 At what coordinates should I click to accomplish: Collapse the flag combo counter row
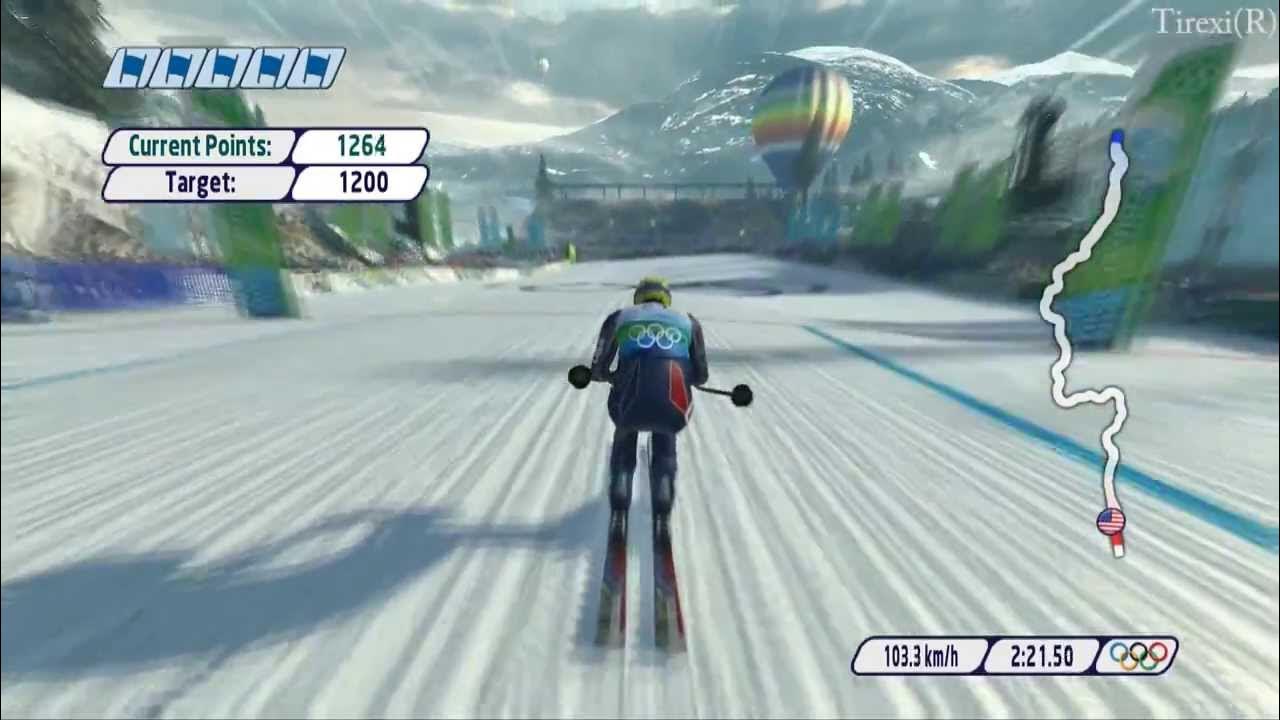point(225,66)
